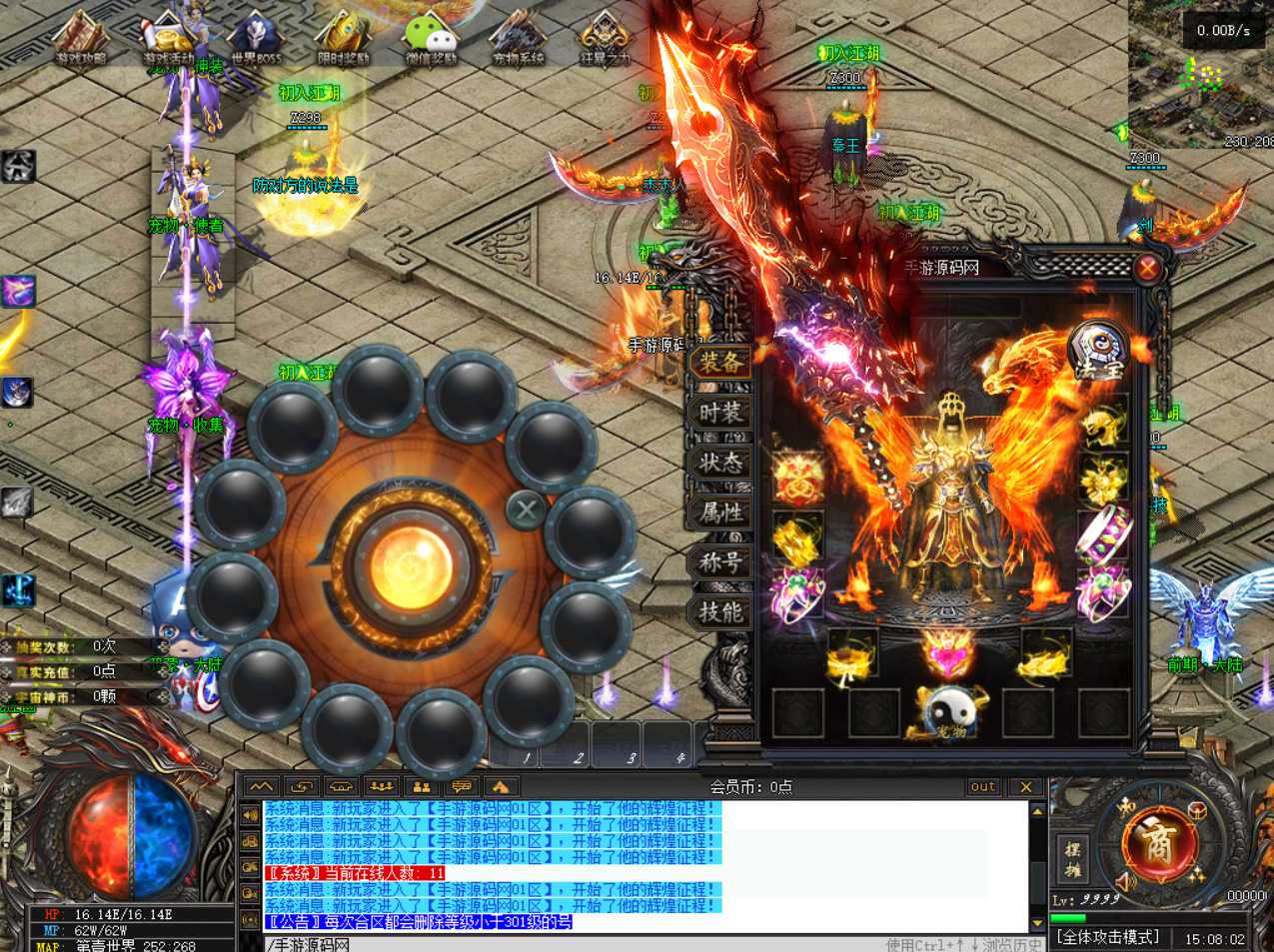Open the 宠物系统 pet system
The image size is (1274, 952).
pos(519,38)
